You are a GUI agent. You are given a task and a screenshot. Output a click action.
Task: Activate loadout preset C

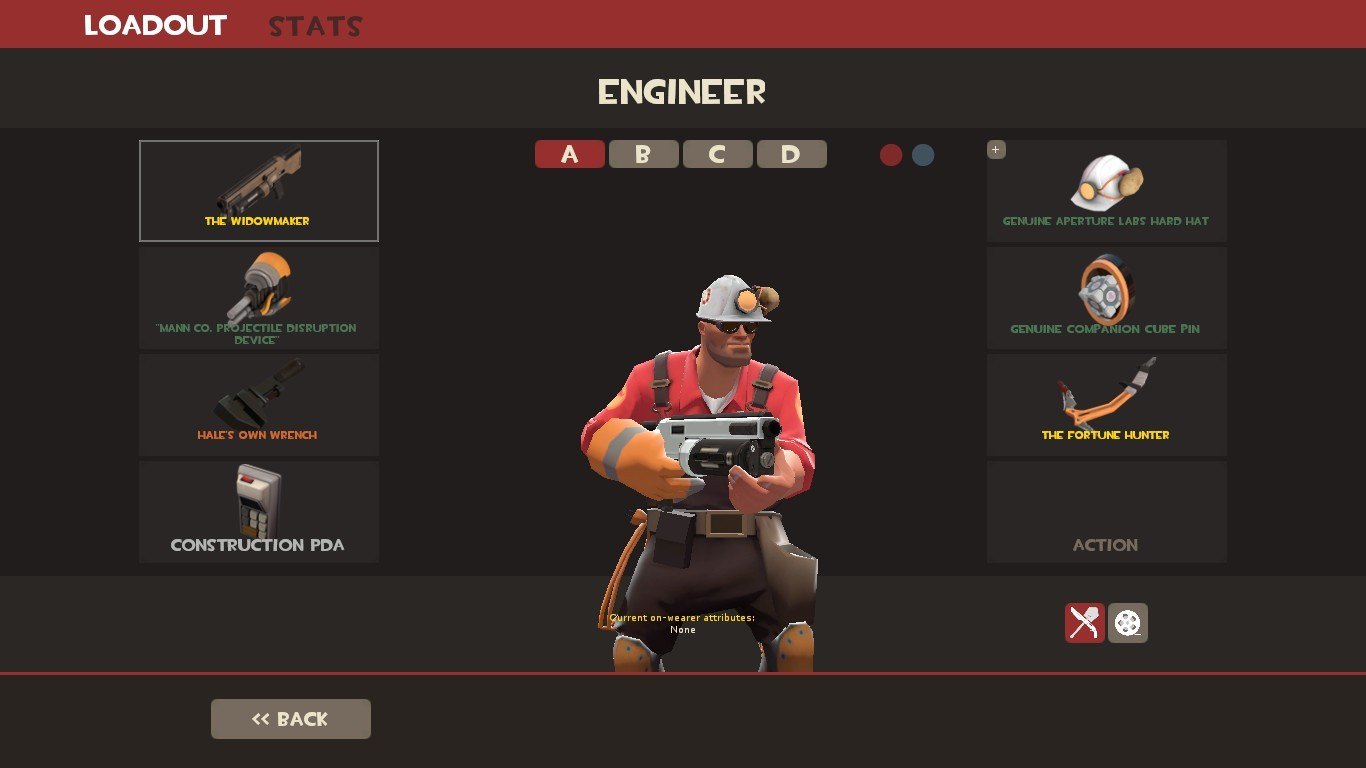(717, 154)
